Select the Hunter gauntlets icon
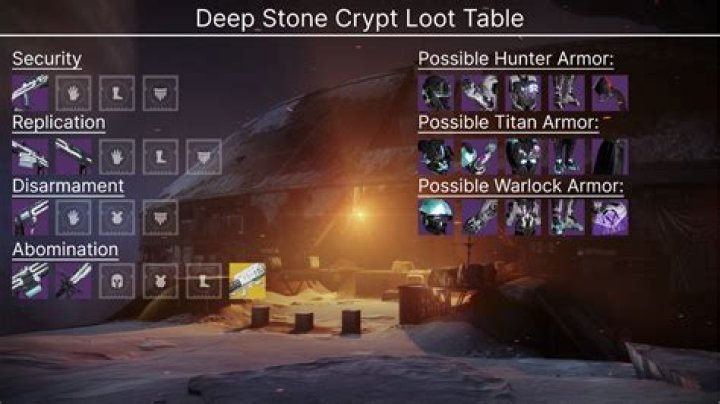 point(479,92)
